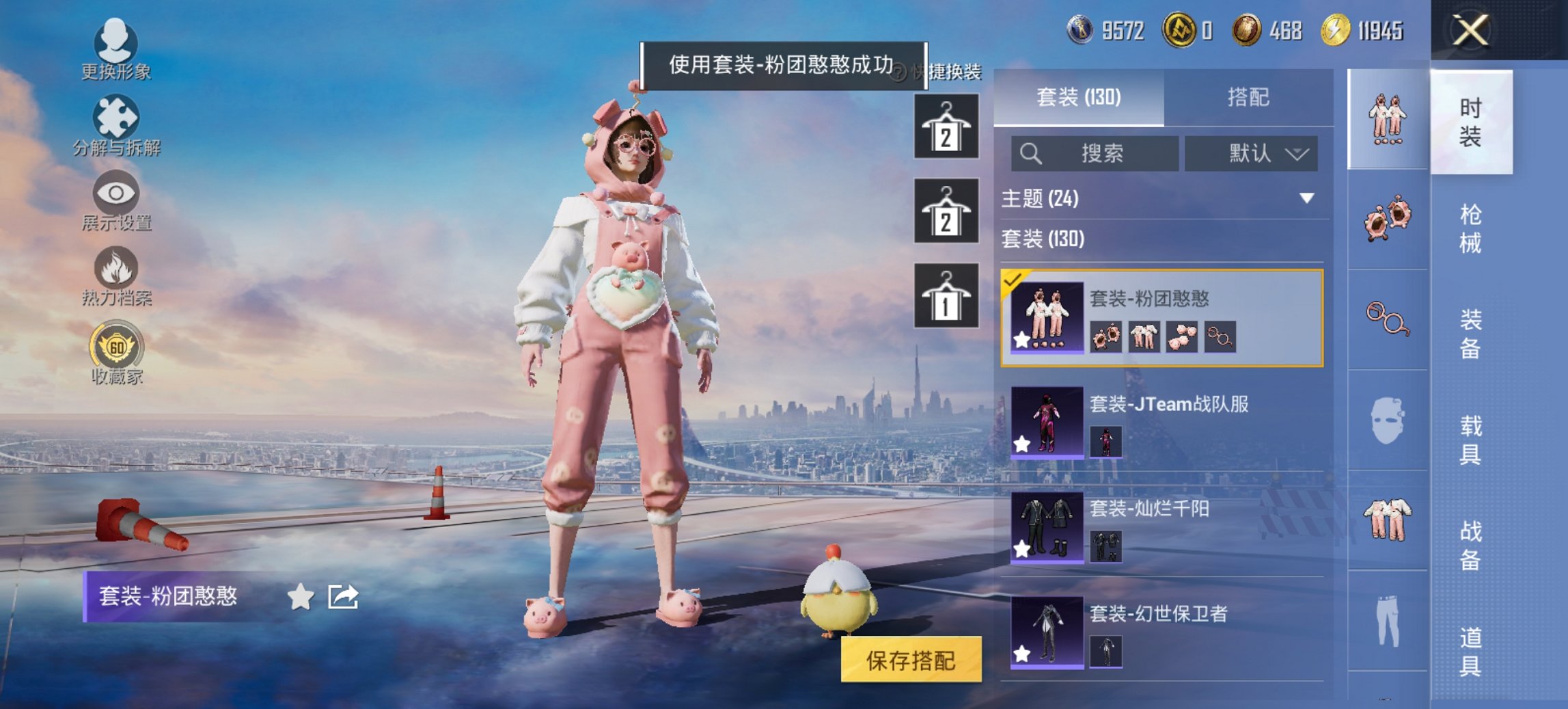Open the 更换形象 avatar change panel
Image resolution: width=1568 pixels, height=709 pixels.
116,51
